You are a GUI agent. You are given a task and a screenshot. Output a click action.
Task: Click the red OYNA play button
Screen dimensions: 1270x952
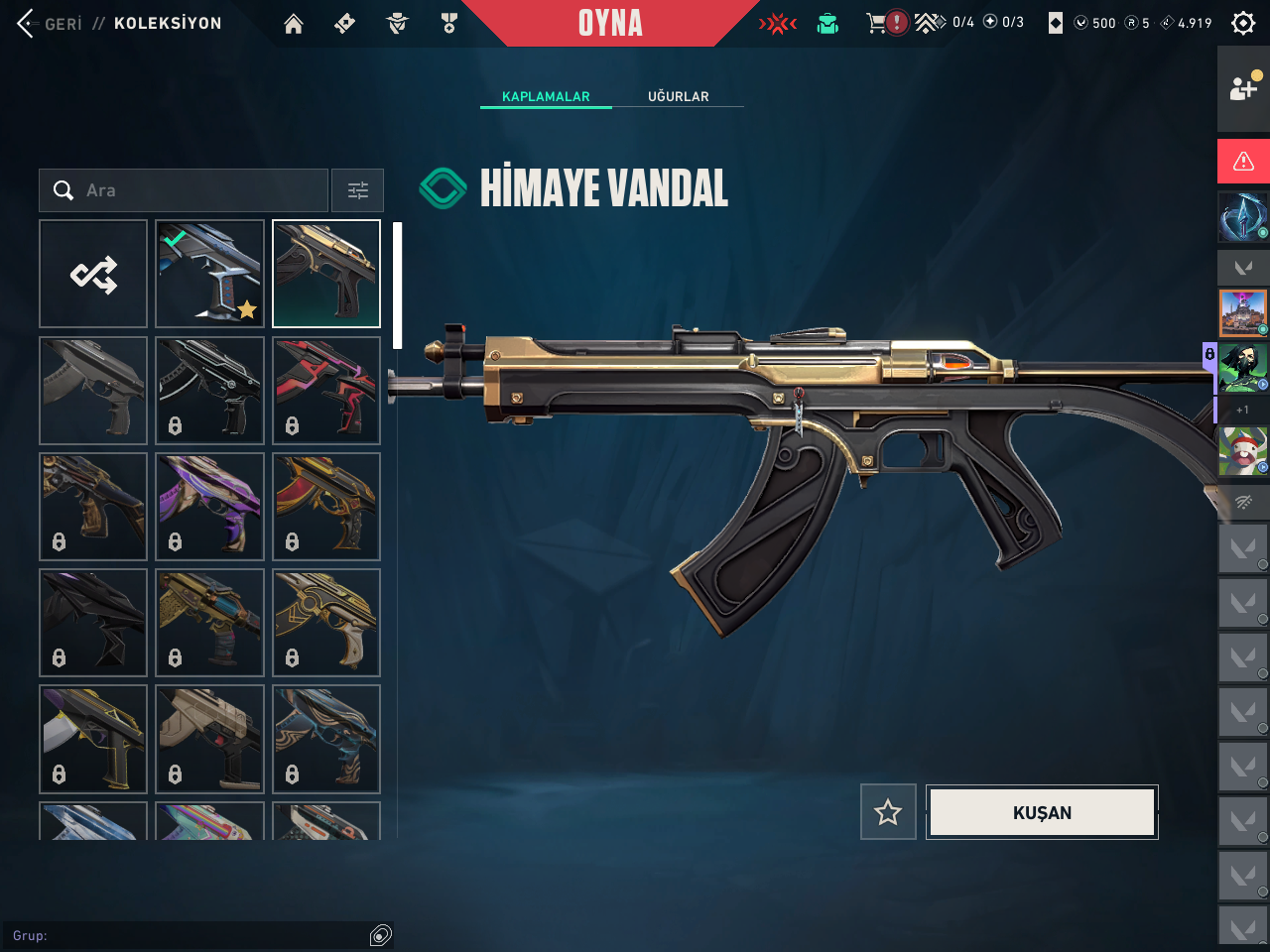[x=610, y=23]
